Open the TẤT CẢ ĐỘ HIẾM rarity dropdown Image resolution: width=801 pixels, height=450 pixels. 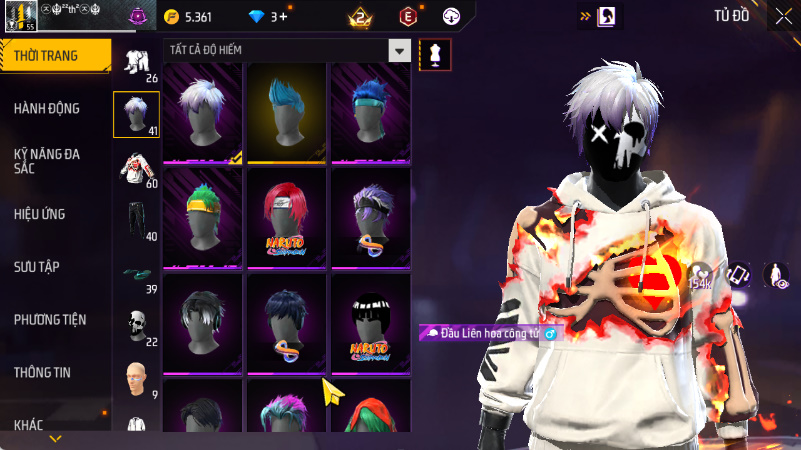(287, 51)
